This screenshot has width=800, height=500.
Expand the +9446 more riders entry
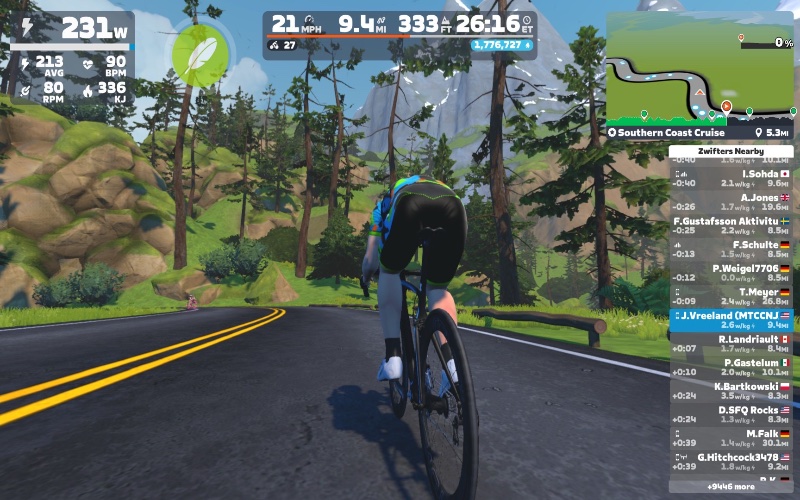pos(731,487)
